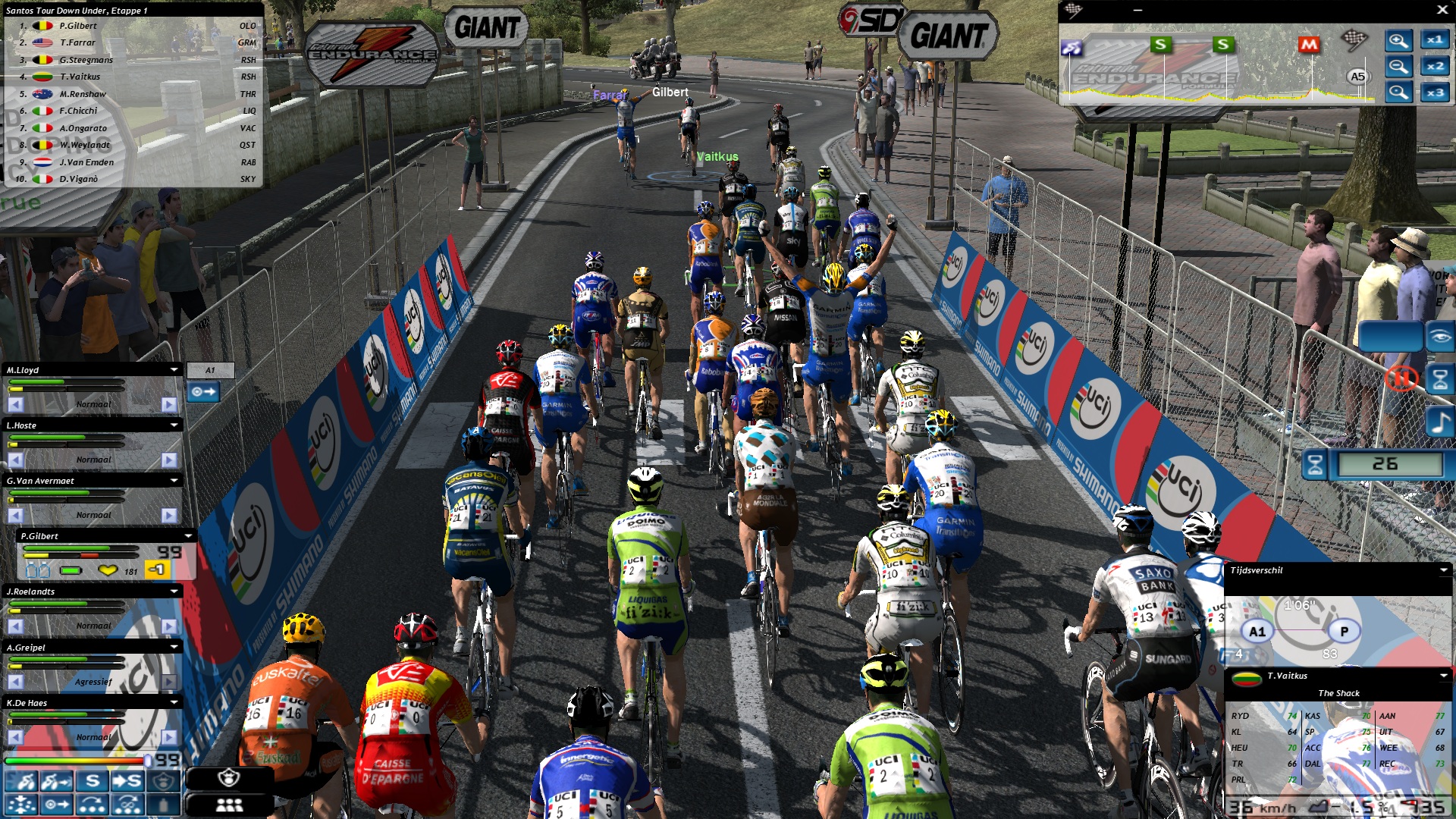Toggle the eye view button

[1439, 336]
